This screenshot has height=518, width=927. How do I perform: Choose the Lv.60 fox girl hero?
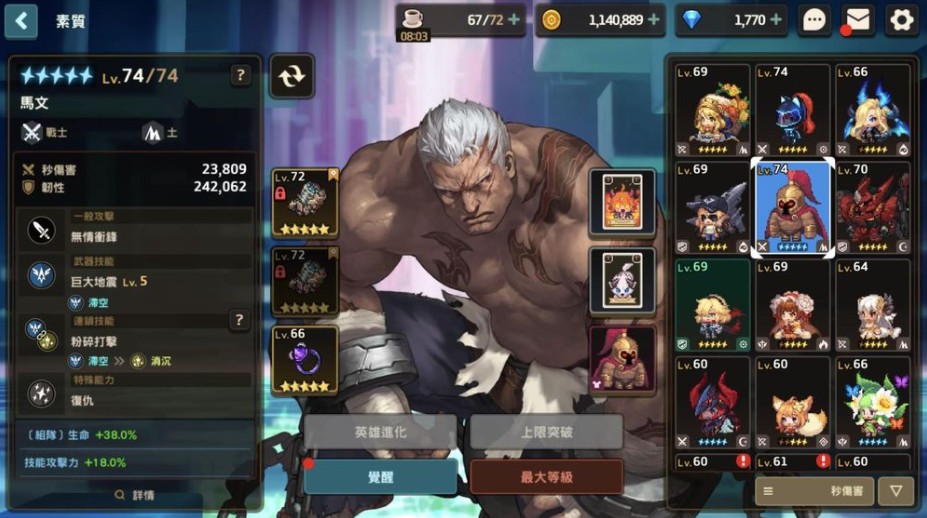click(x=792, y=402)
